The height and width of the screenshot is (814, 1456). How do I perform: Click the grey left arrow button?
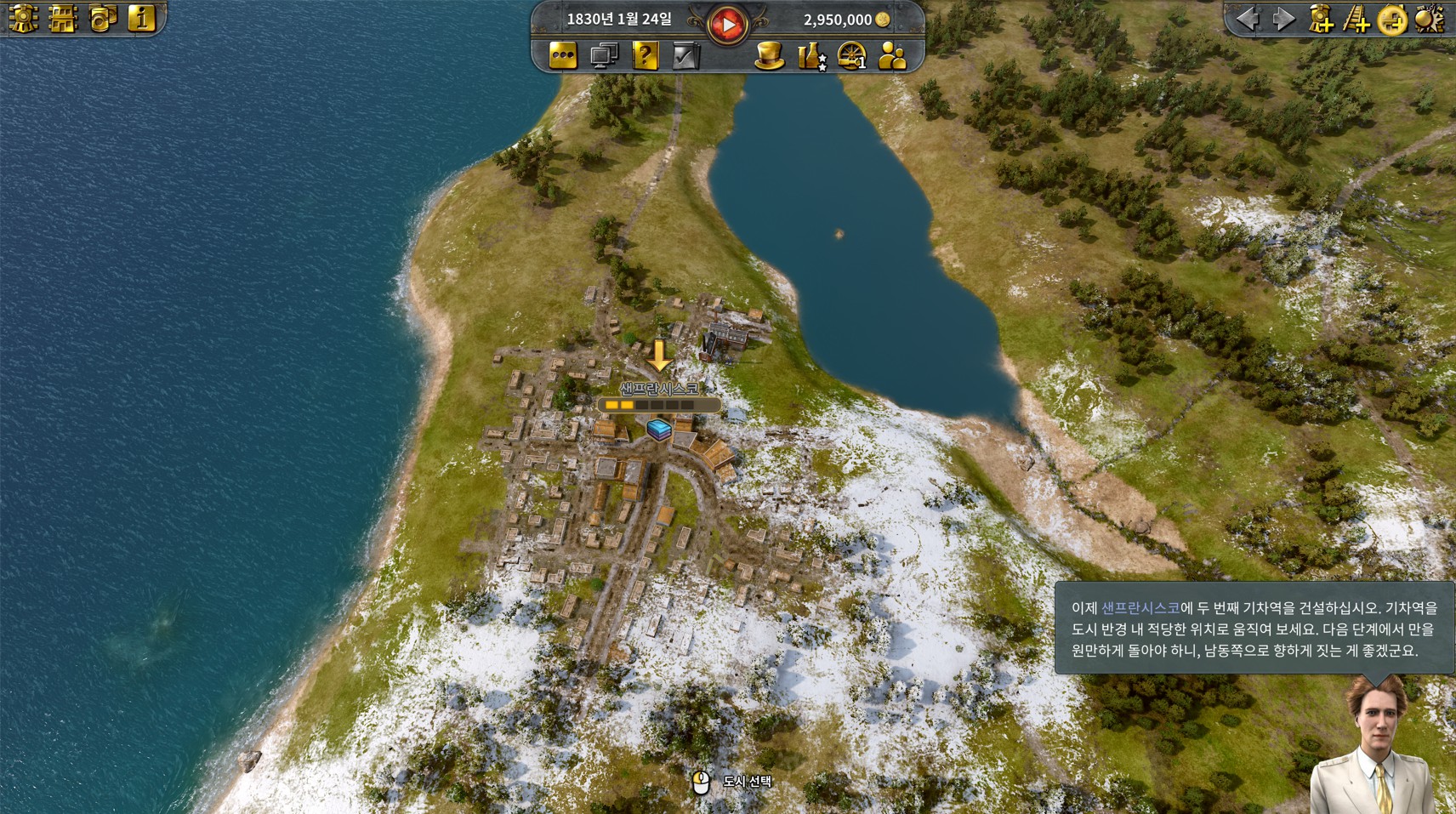click(1248, 19)
